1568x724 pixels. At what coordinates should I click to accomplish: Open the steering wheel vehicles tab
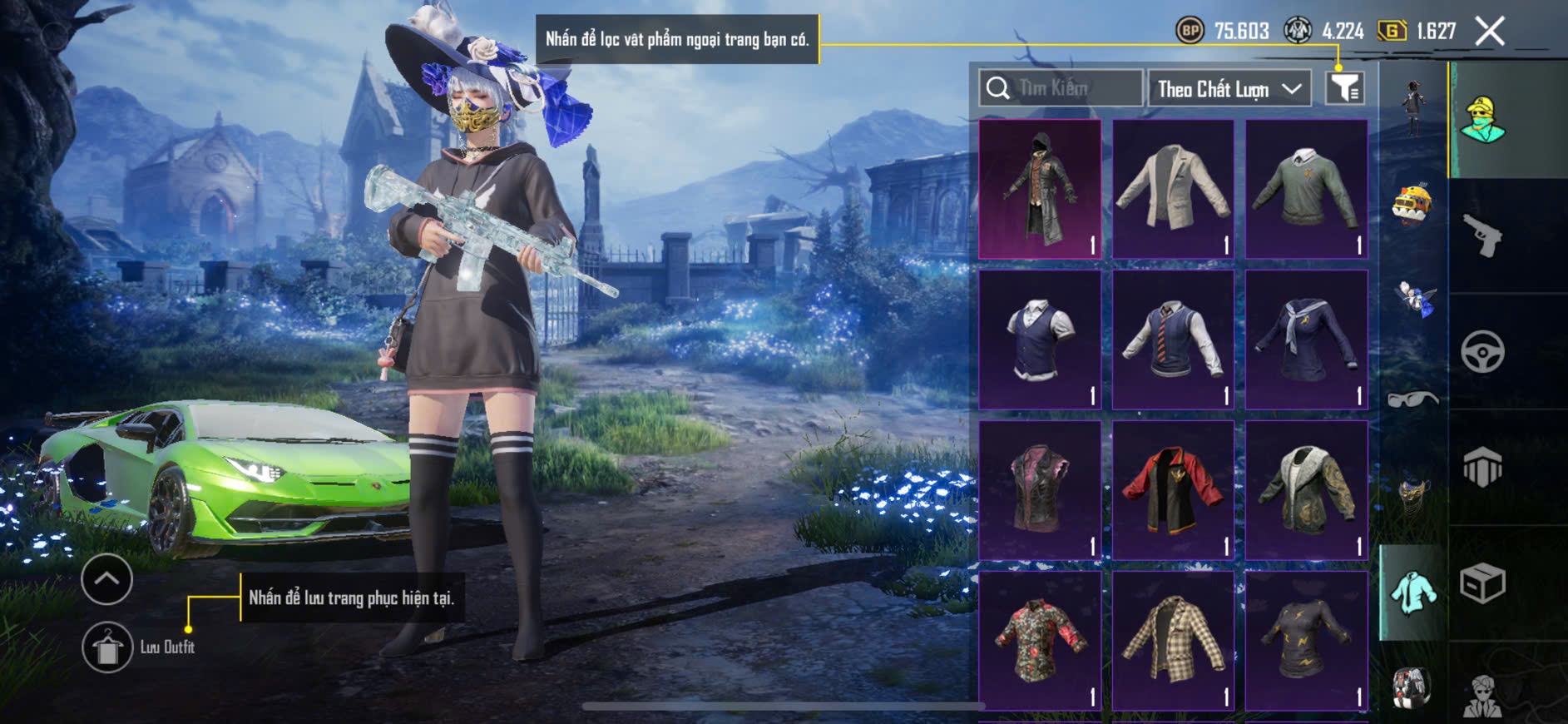pos(1483,351)
